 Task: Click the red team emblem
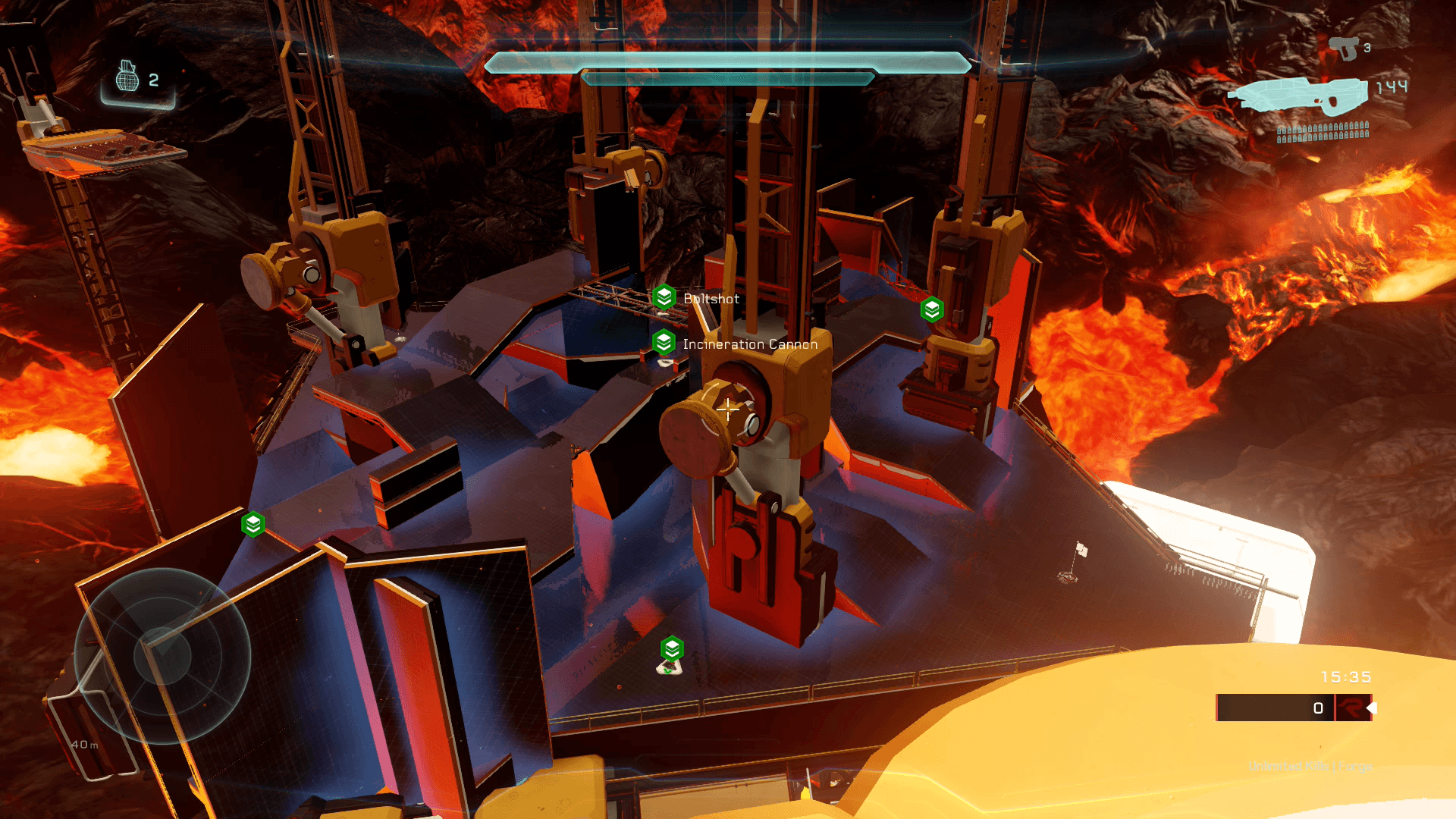point(1351,708)
